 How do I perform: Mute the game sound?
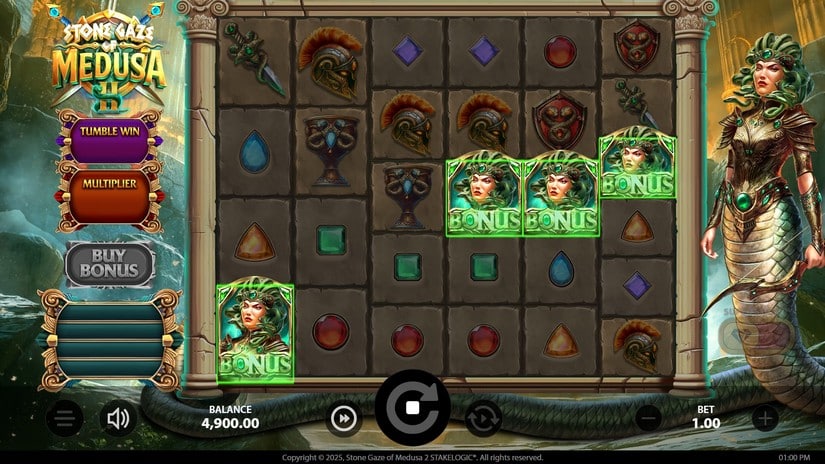click(x=119, y=419)
